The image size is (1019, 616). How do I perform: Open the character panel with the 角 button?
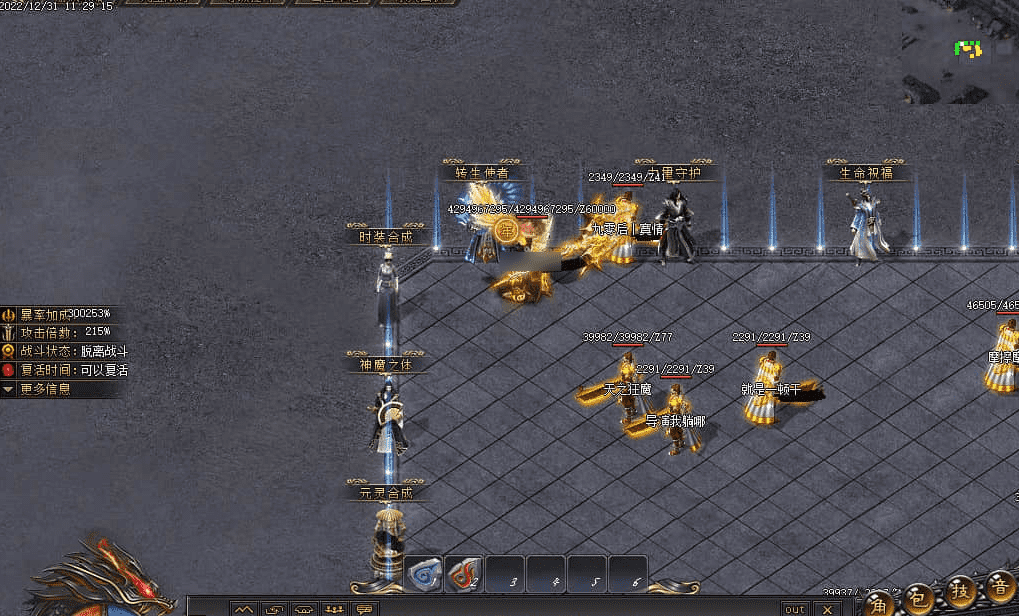(x=878, y=601)
